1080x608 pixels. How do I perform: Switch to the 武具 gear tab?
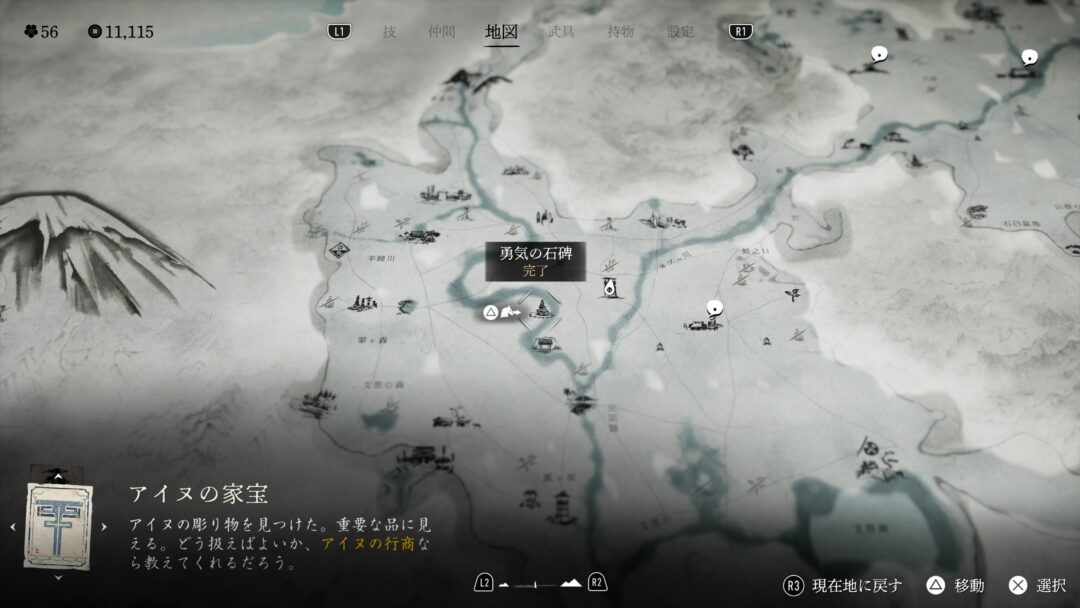pyautogui.click(x=561, y=31)
